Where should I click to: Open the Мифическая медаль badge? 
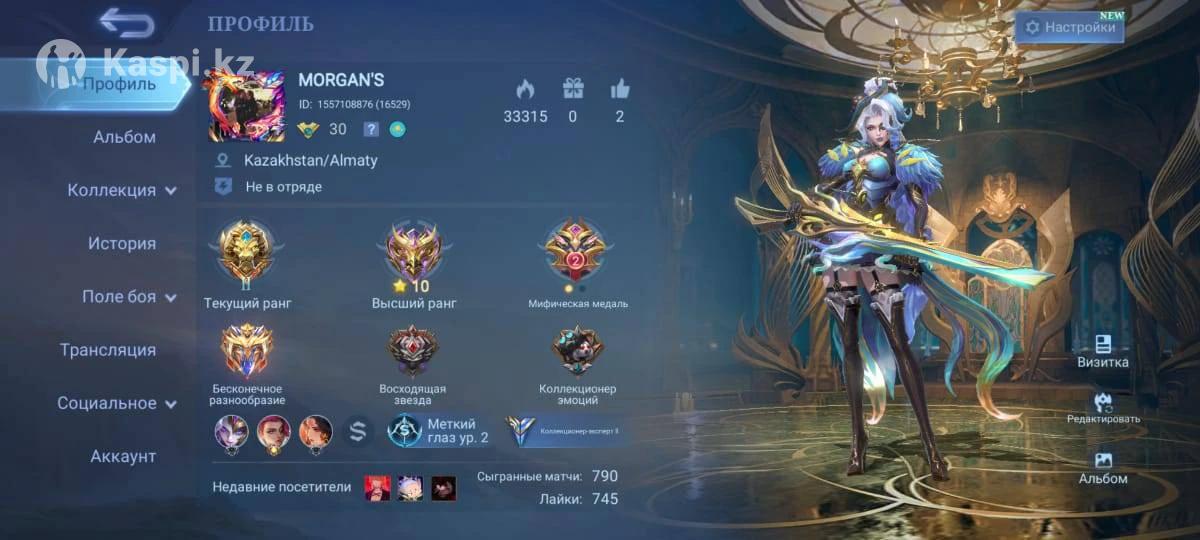[577, 252]
